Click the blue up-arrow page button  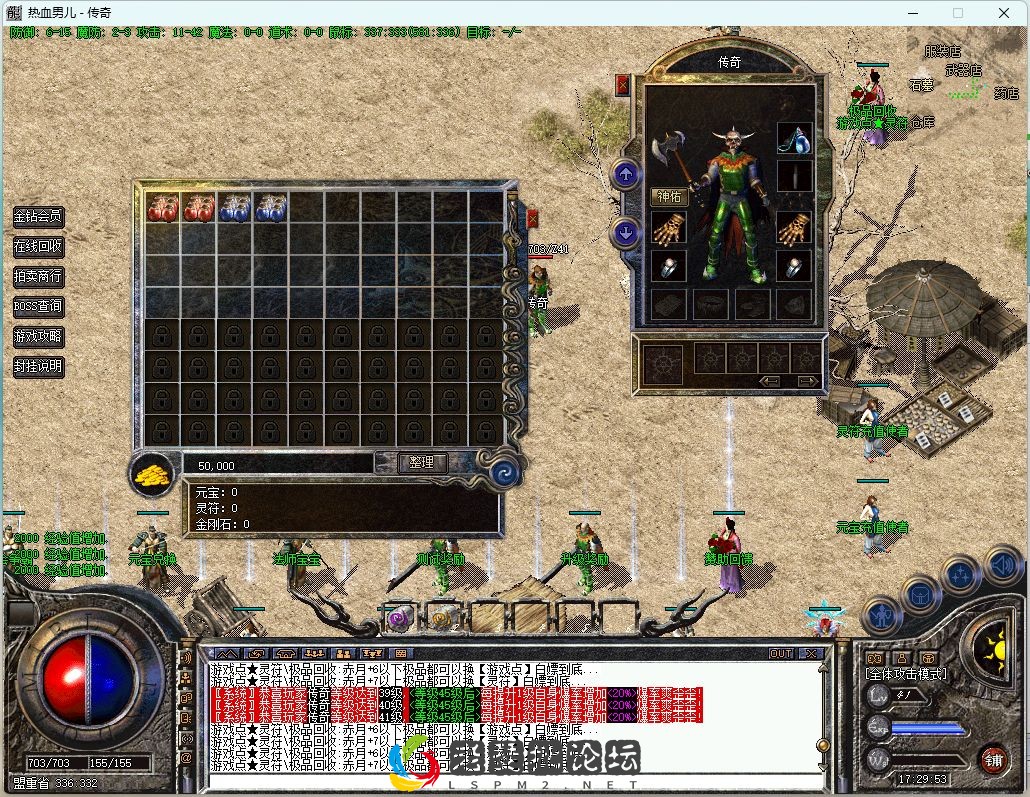626,175
